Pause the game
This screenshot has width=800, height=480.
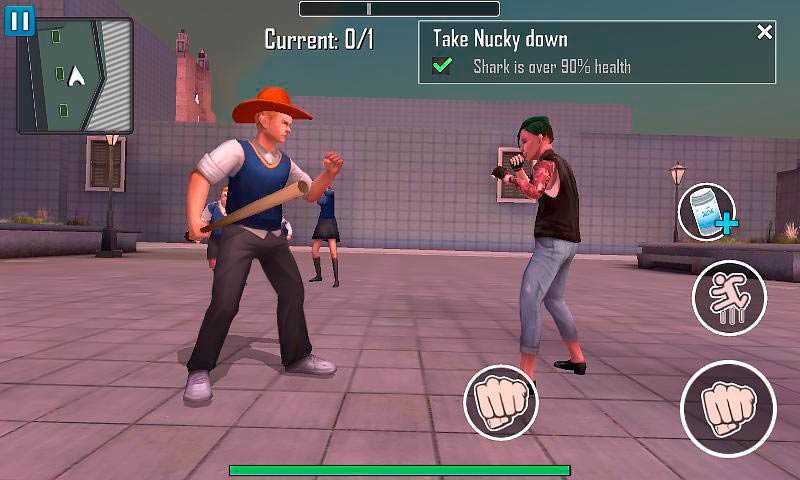click(20, 20)
